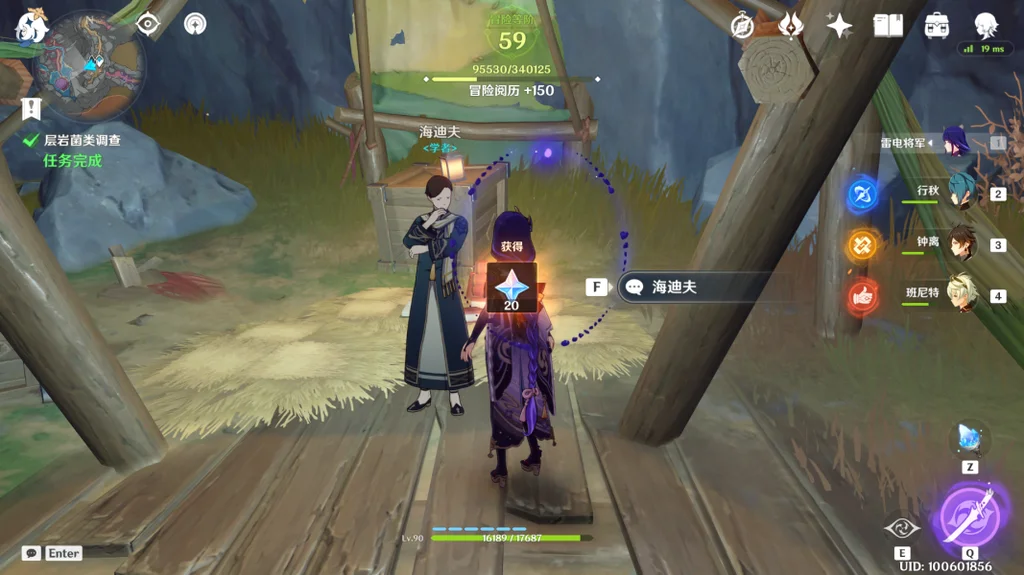Switch to party member 班尼特

[x=962, y=294]
